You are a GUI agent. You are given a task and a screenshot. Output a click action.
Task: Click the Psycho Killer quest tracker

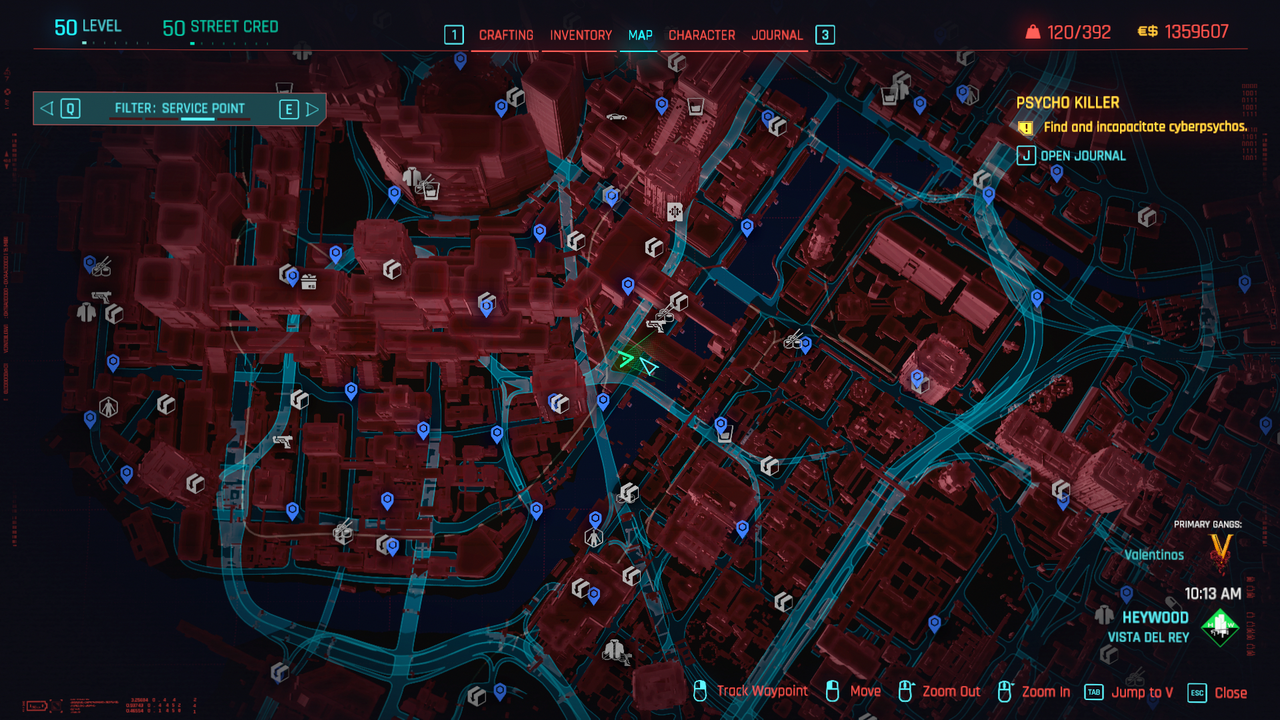pos(1068,103)
